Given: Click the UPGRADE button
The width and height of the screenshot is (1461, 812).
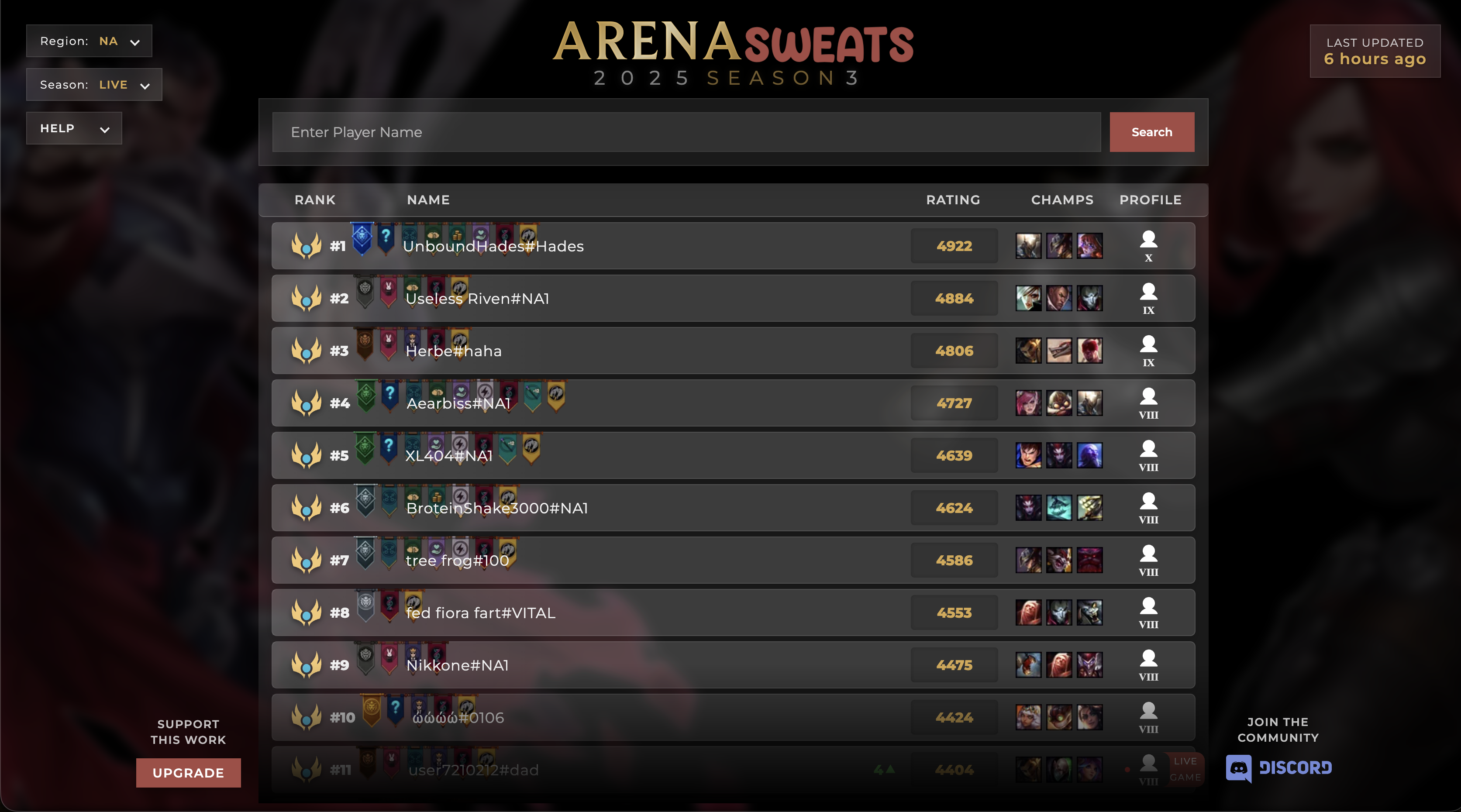Looking at the screenshot, I should pyautogui.click(x=188, y=772).
